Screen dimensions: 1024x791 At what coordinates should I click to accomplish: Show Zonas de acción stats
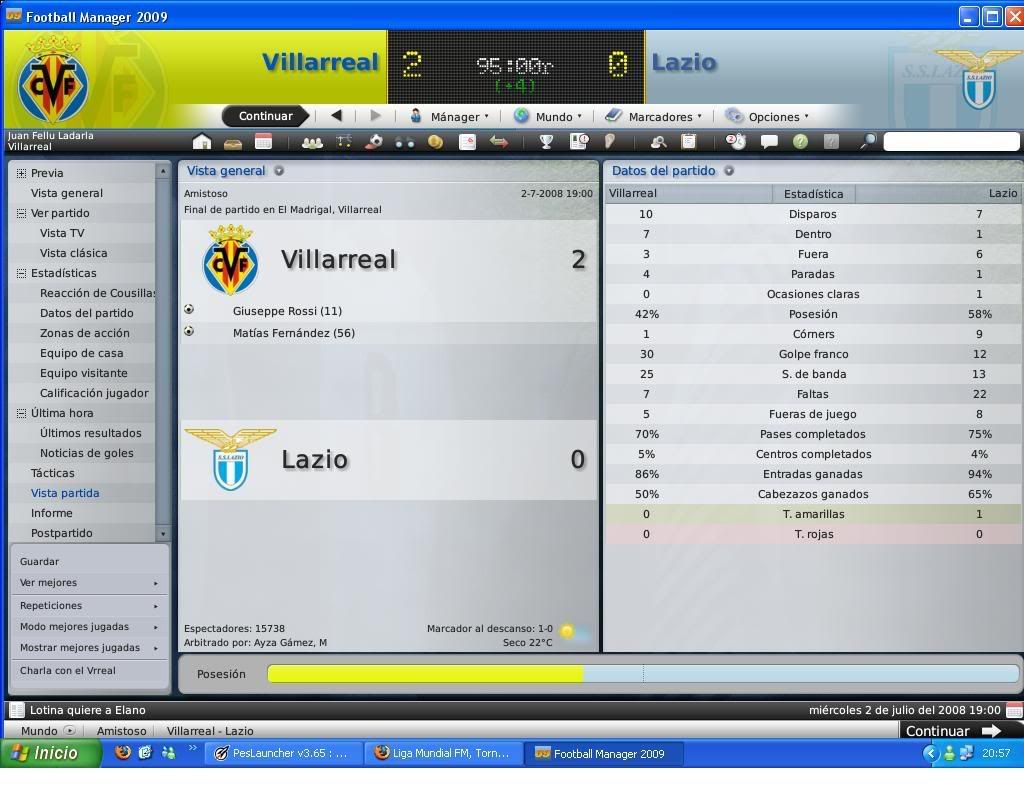(85, 333)
